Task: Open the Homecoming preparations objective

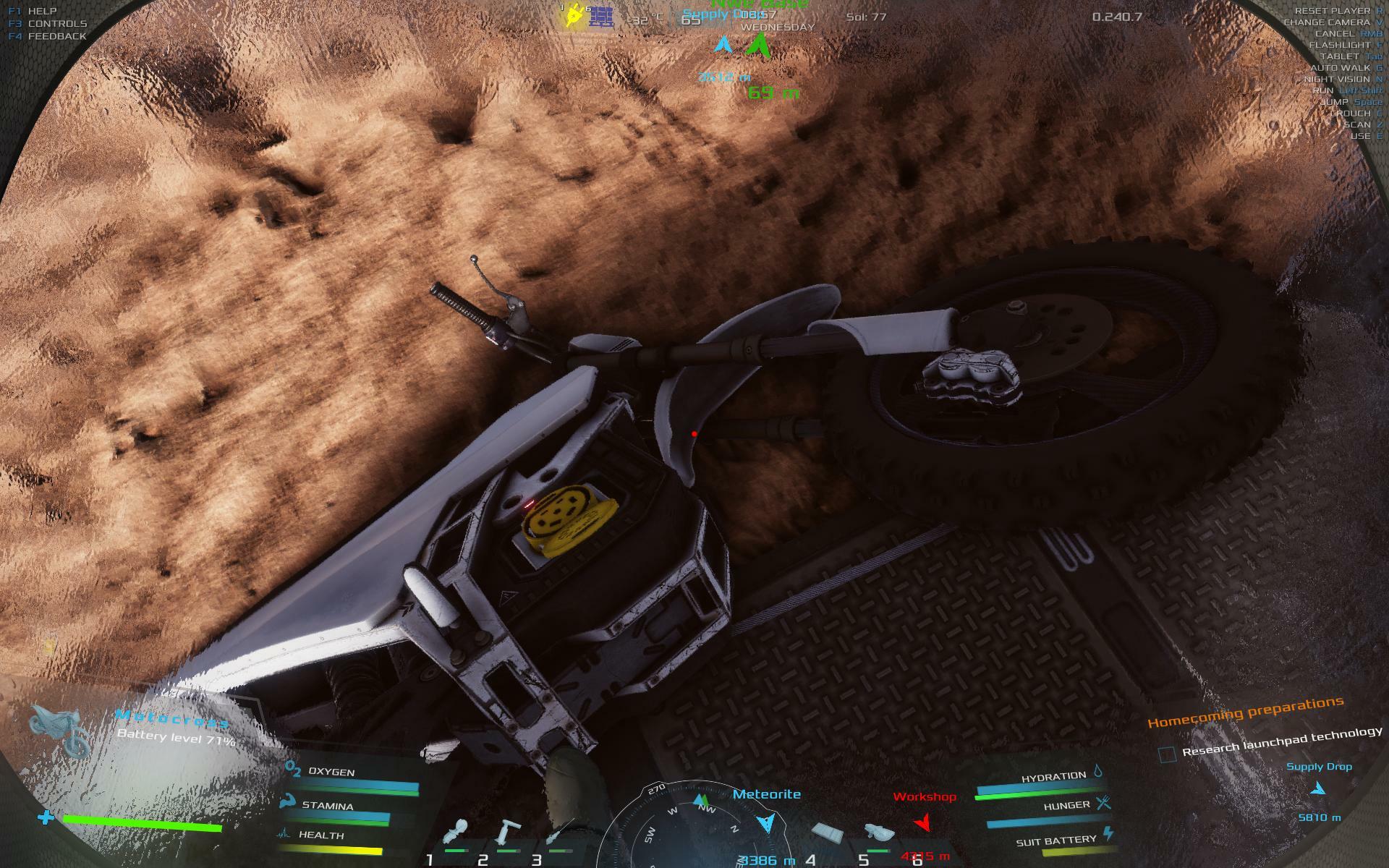Action: pos(1245,712)
